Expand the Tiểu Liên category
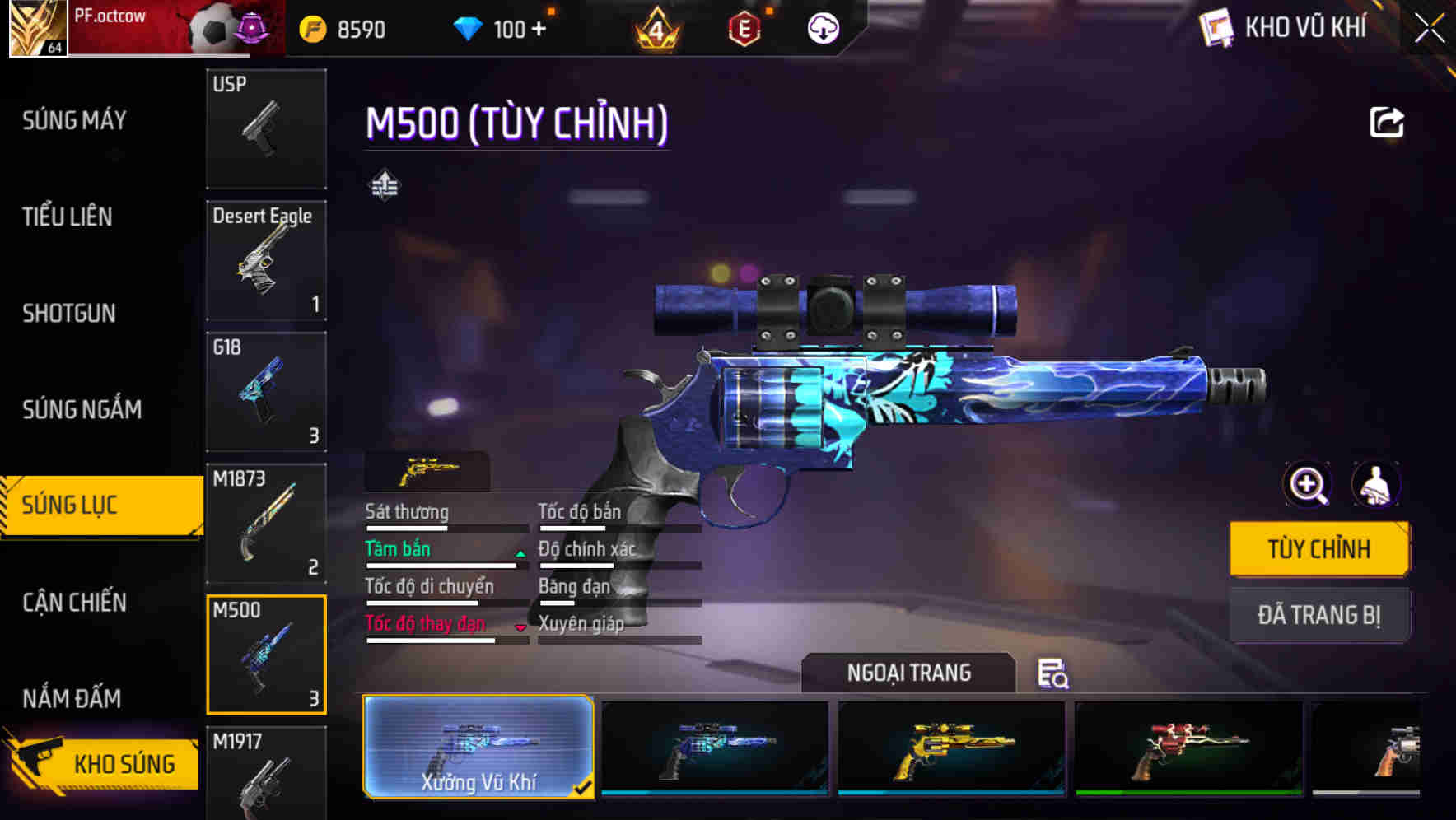The height and width of the screenshot is (820, 1456). pos(67,217)
